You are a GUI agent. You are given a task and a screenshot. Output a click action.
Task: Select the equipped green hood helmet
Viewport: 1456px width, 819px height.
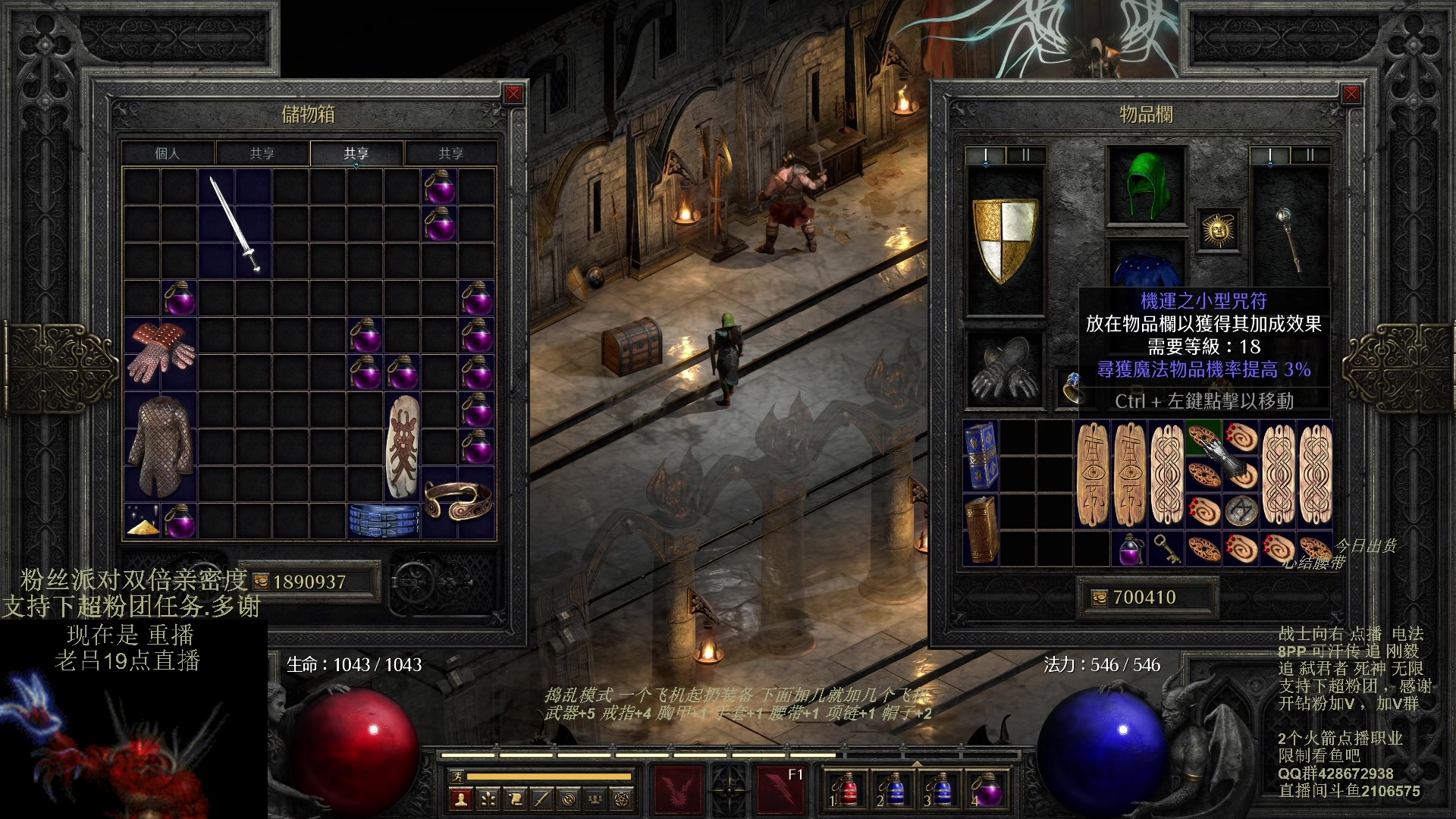(1146, 185)
